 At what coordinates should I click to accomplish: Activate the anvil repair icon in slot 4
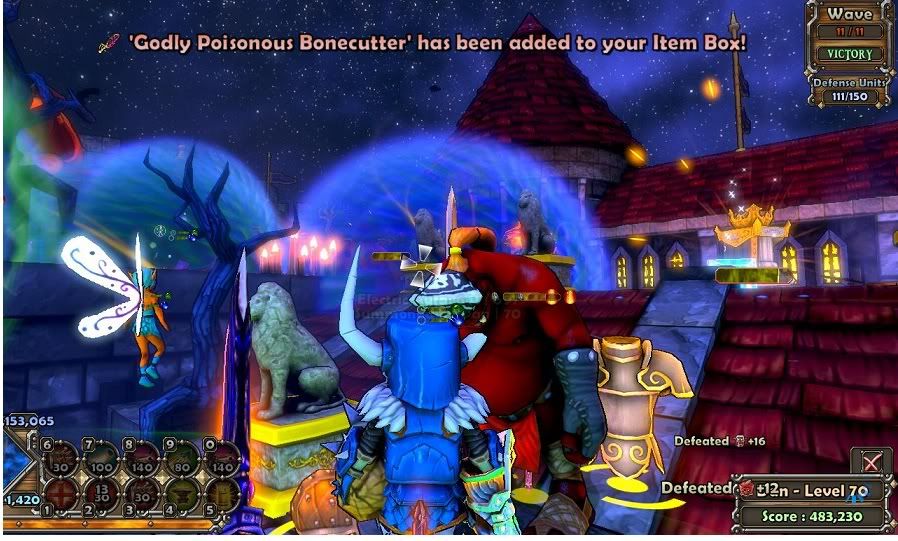point(180,493)
